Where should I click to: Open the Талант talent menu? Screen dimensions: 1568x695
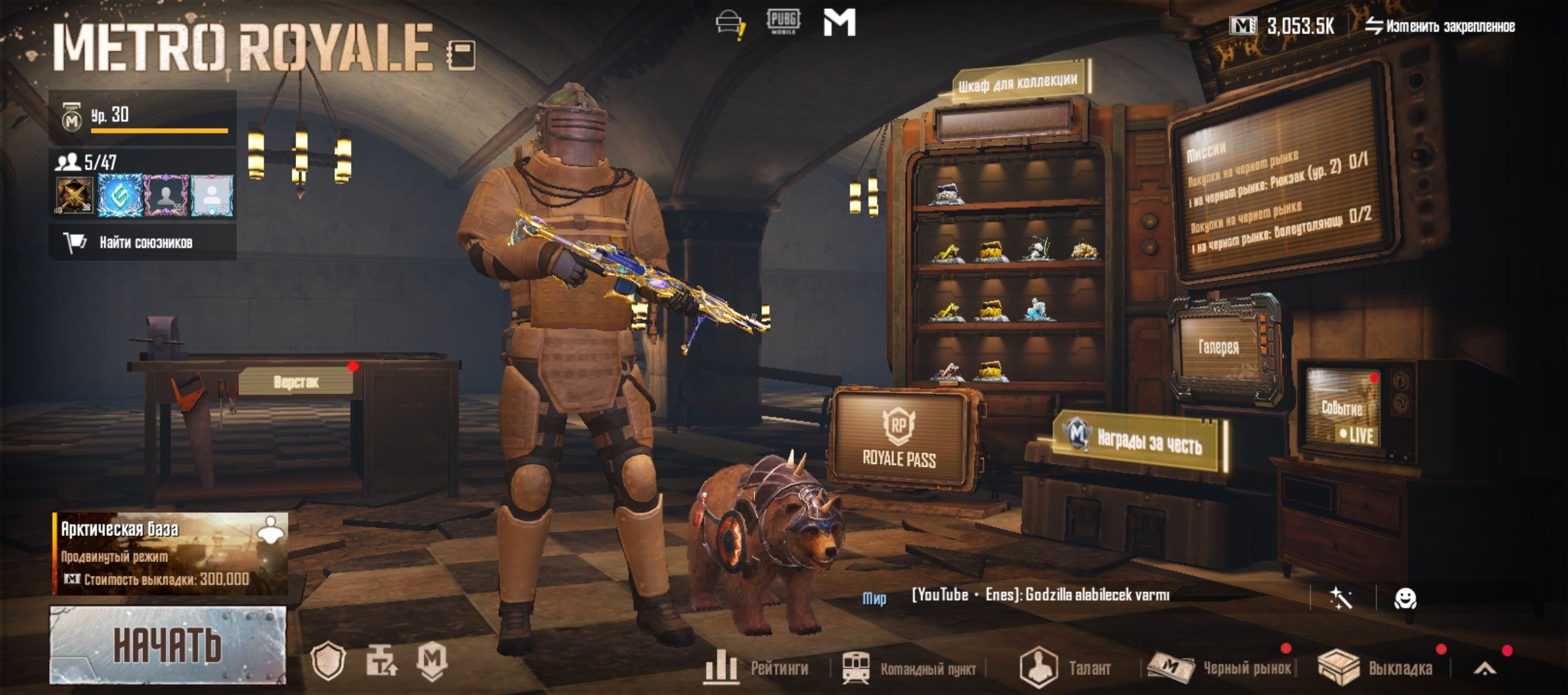(x=1065, y=668)
